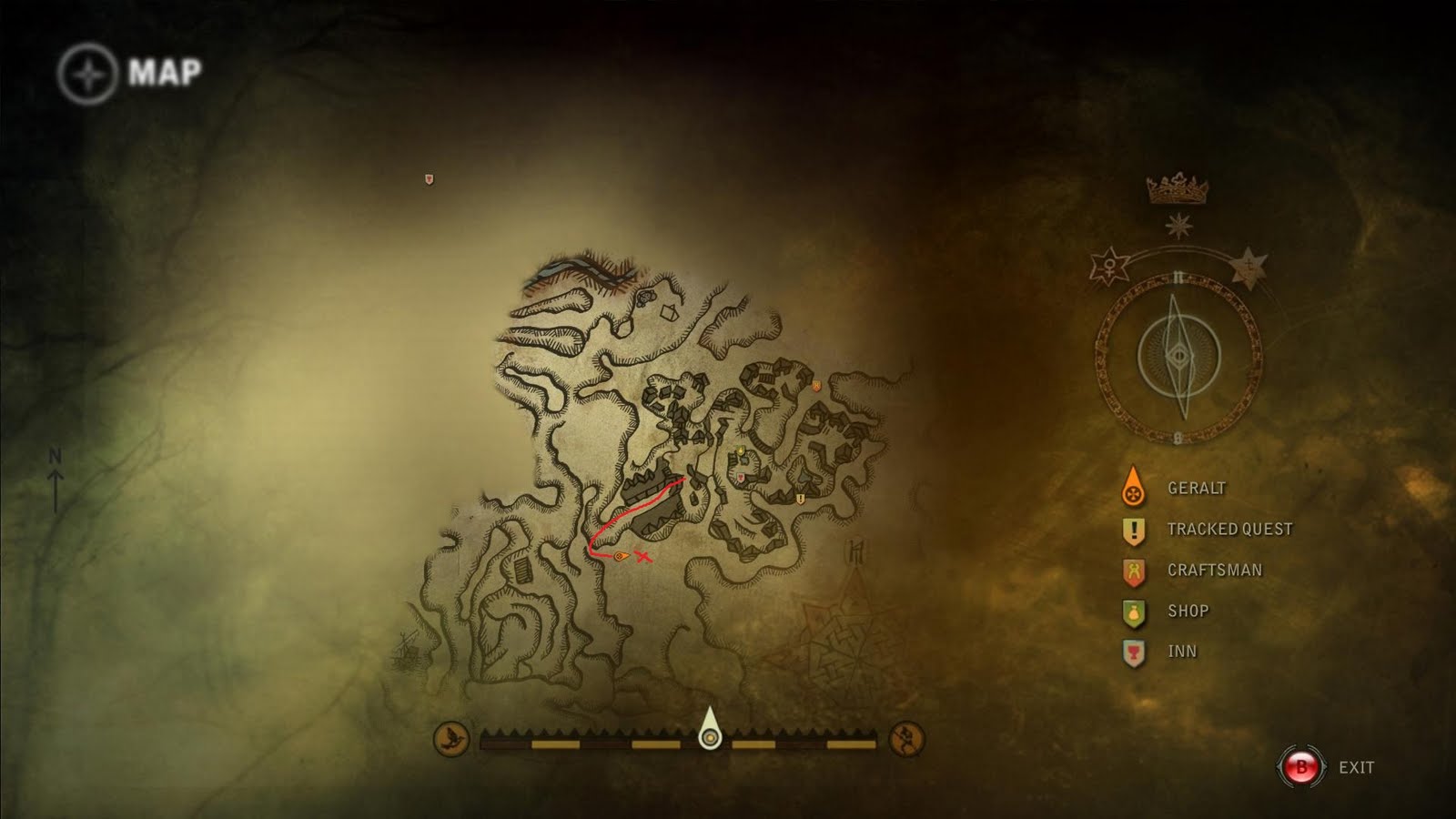This screenshot has width=1456, height=819.
Task: Select the red inn marker on the map
Action: click(x=740, y=477)
